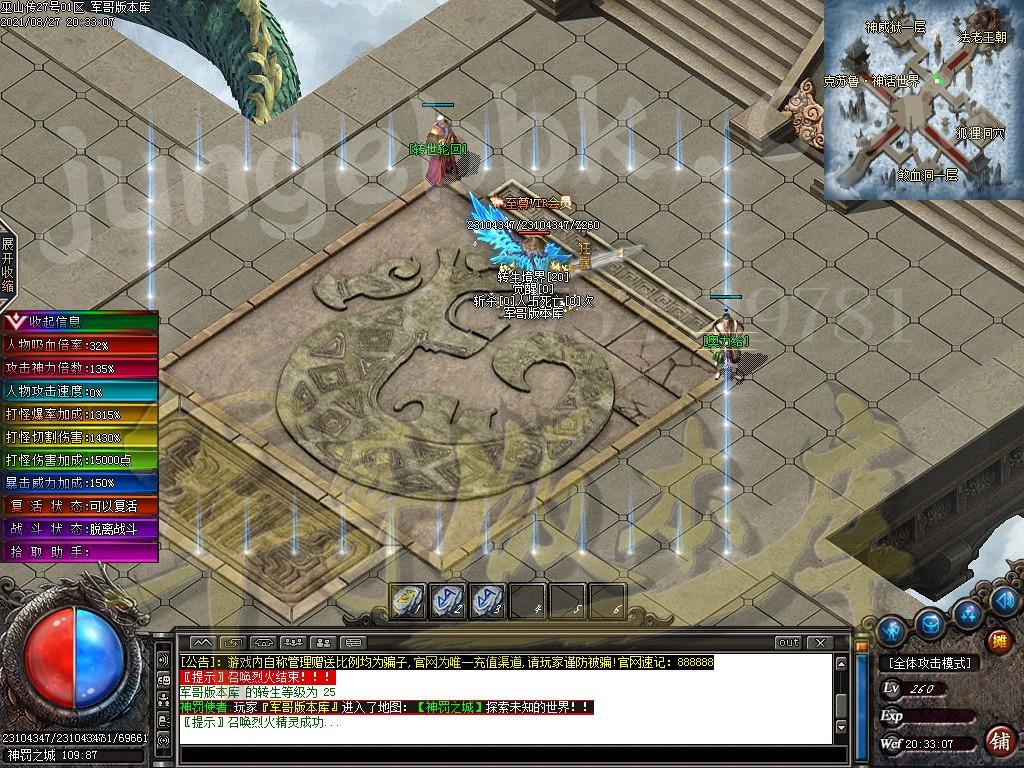Image resolution: width=1024 pixels, height=768 pixels.
Task: Close the chat window with X
Action: [820, 642]
